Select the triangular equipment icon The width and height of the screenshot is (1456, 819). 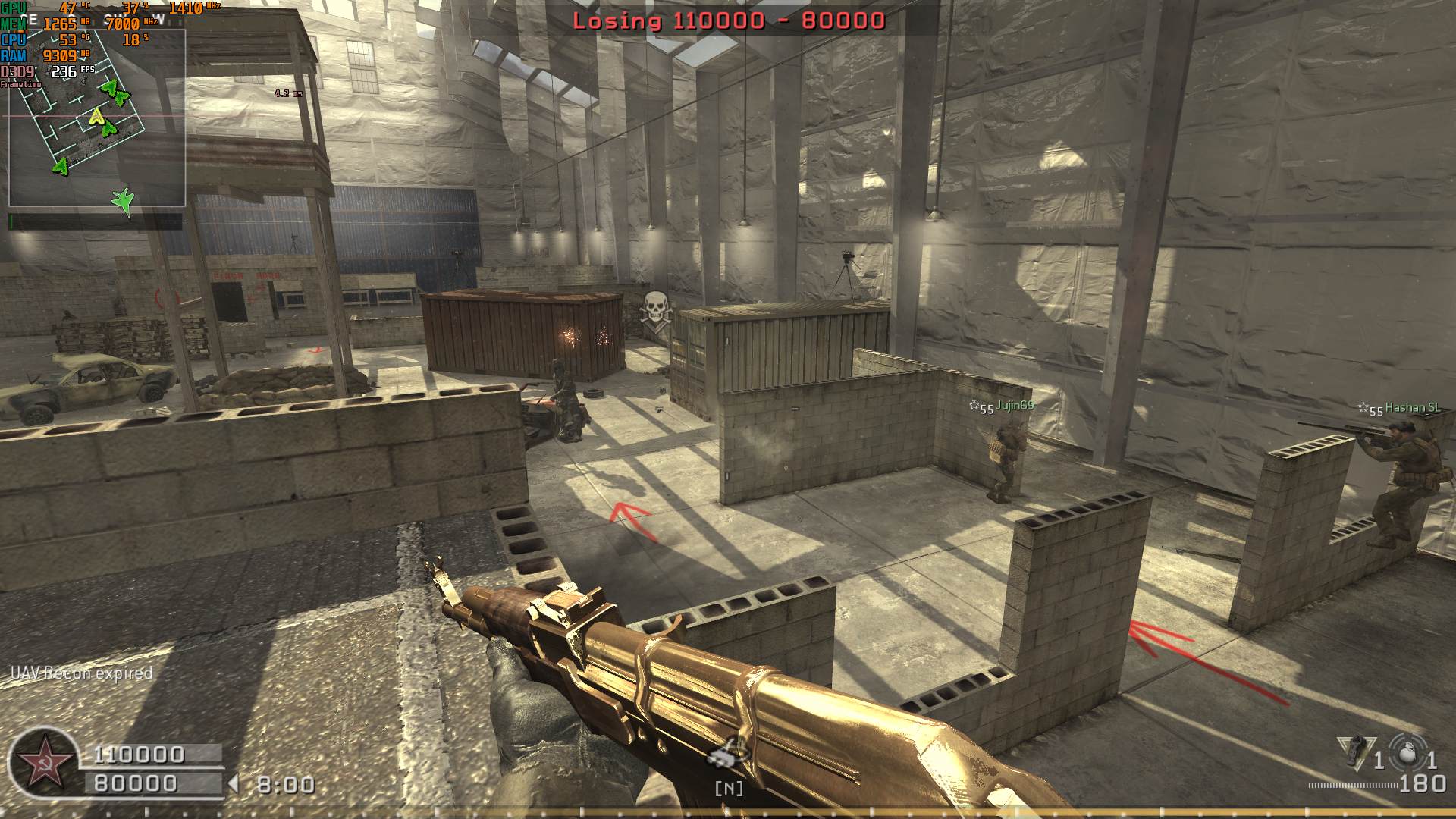pyautogui.click(x=1353, y=750)
